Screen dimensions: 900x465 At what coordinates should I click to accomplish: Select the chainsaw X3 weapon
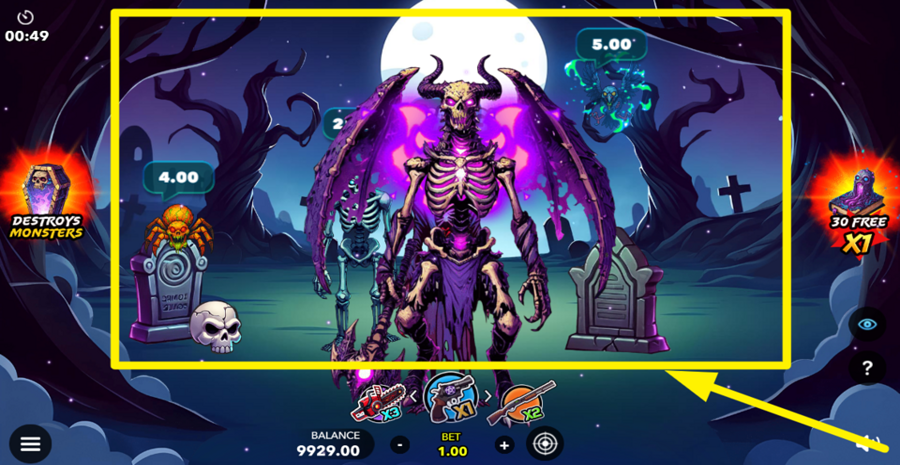[378, 403]
